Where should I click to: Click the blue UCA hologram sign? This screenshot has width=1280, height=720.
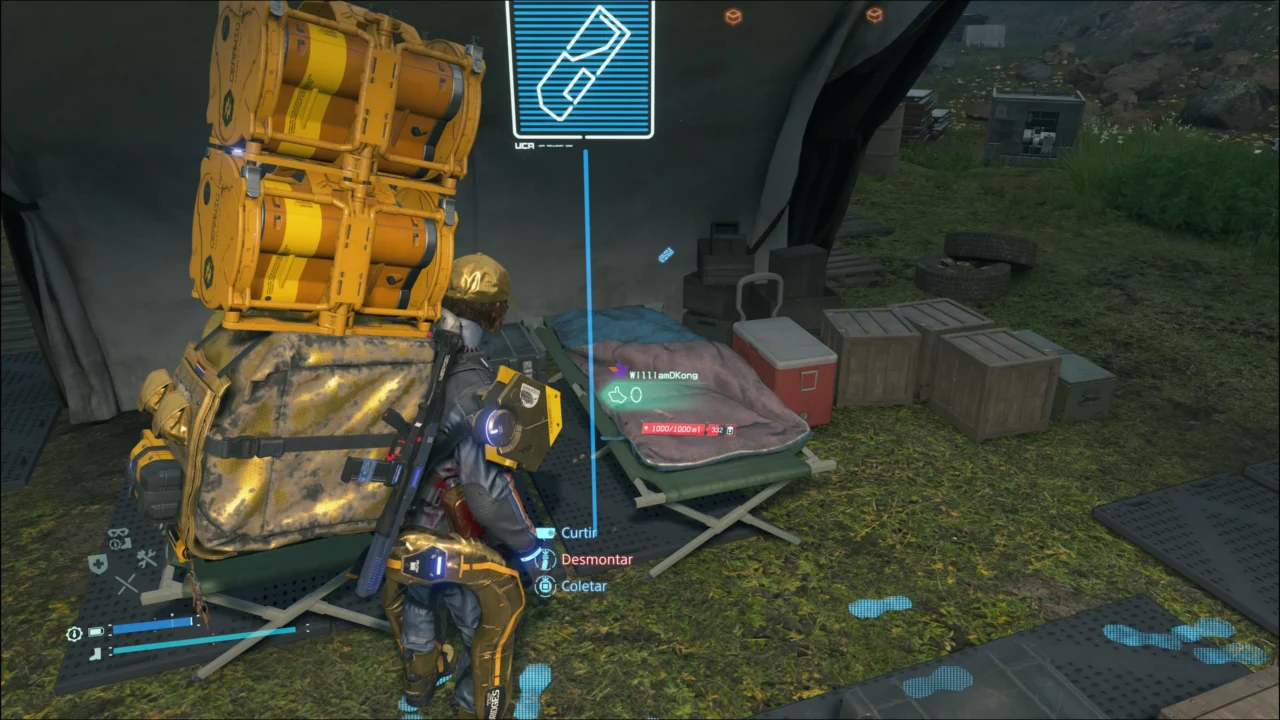point(580,68)
